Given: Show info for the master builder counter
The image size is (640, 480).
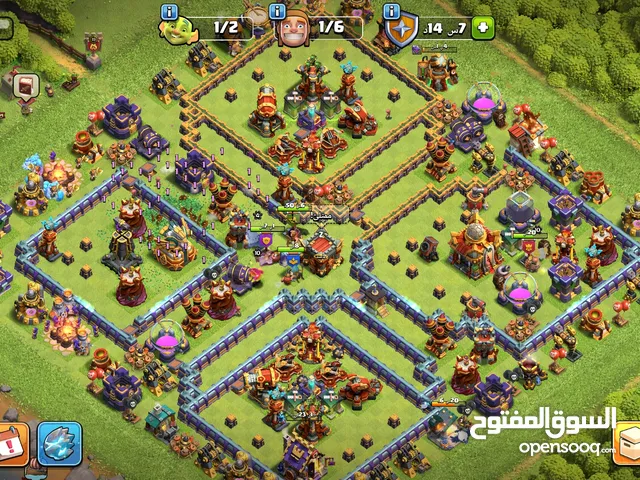Looking at the screenshot, I should pyautogui.click(x=275, y=12).
